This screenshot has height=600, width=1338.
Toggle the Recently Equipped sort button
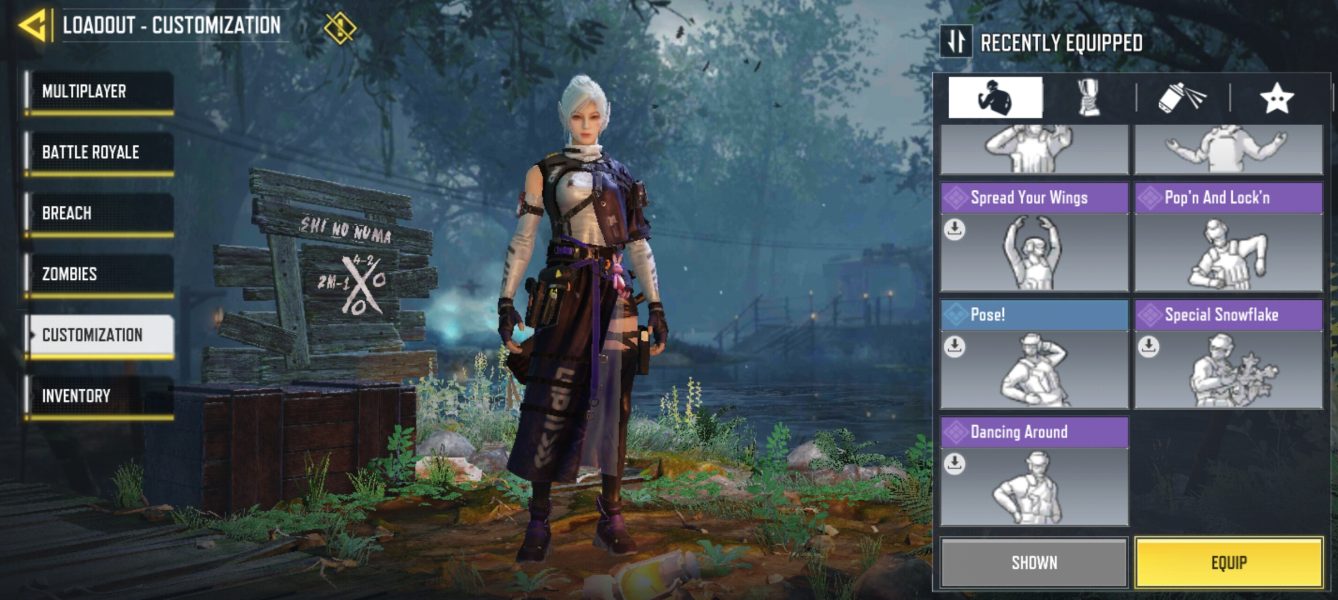[x=957, y=41]
